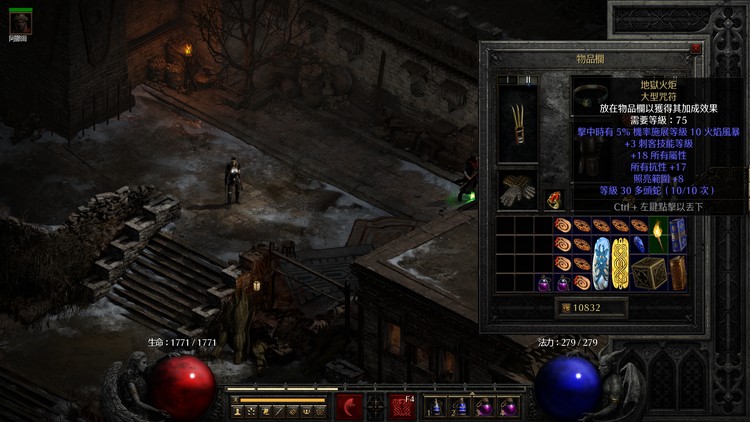Viewport: 750px width, 422px height.
Task: Select the weapon swap tab II
Action: tap(527, 80)
